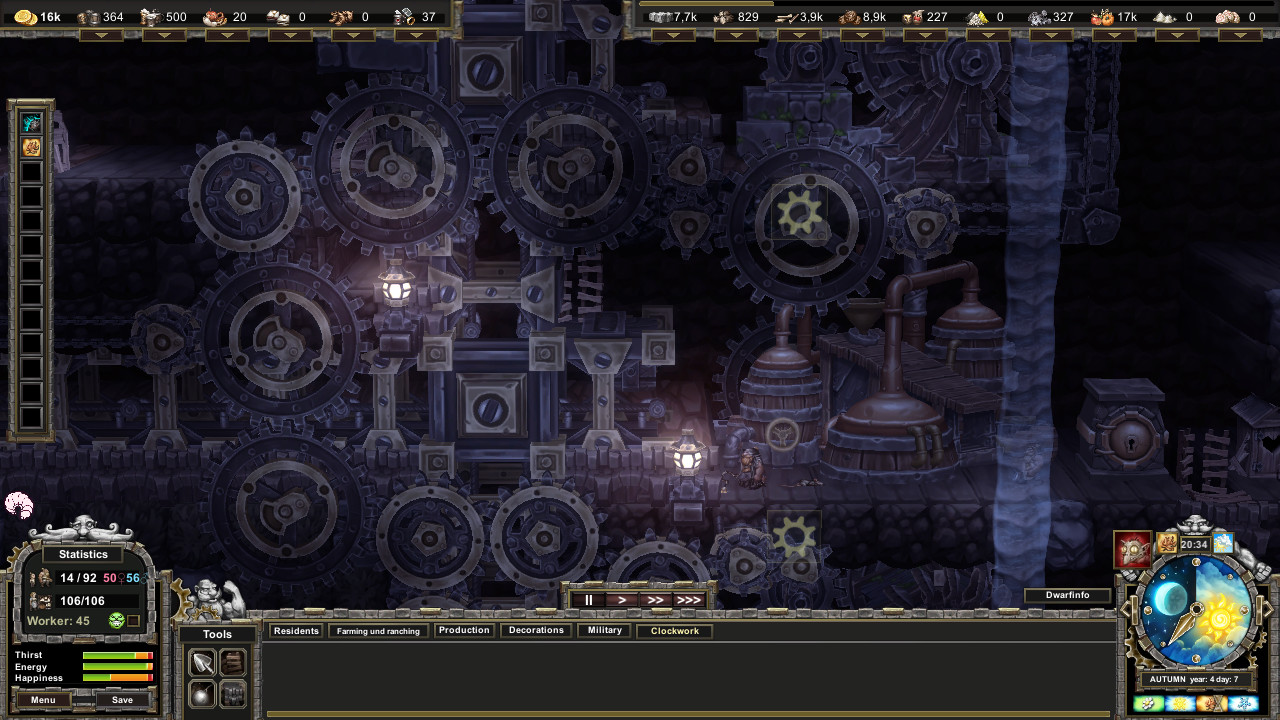Save the game
The image size is (1280, 720).
pos(124,699)
